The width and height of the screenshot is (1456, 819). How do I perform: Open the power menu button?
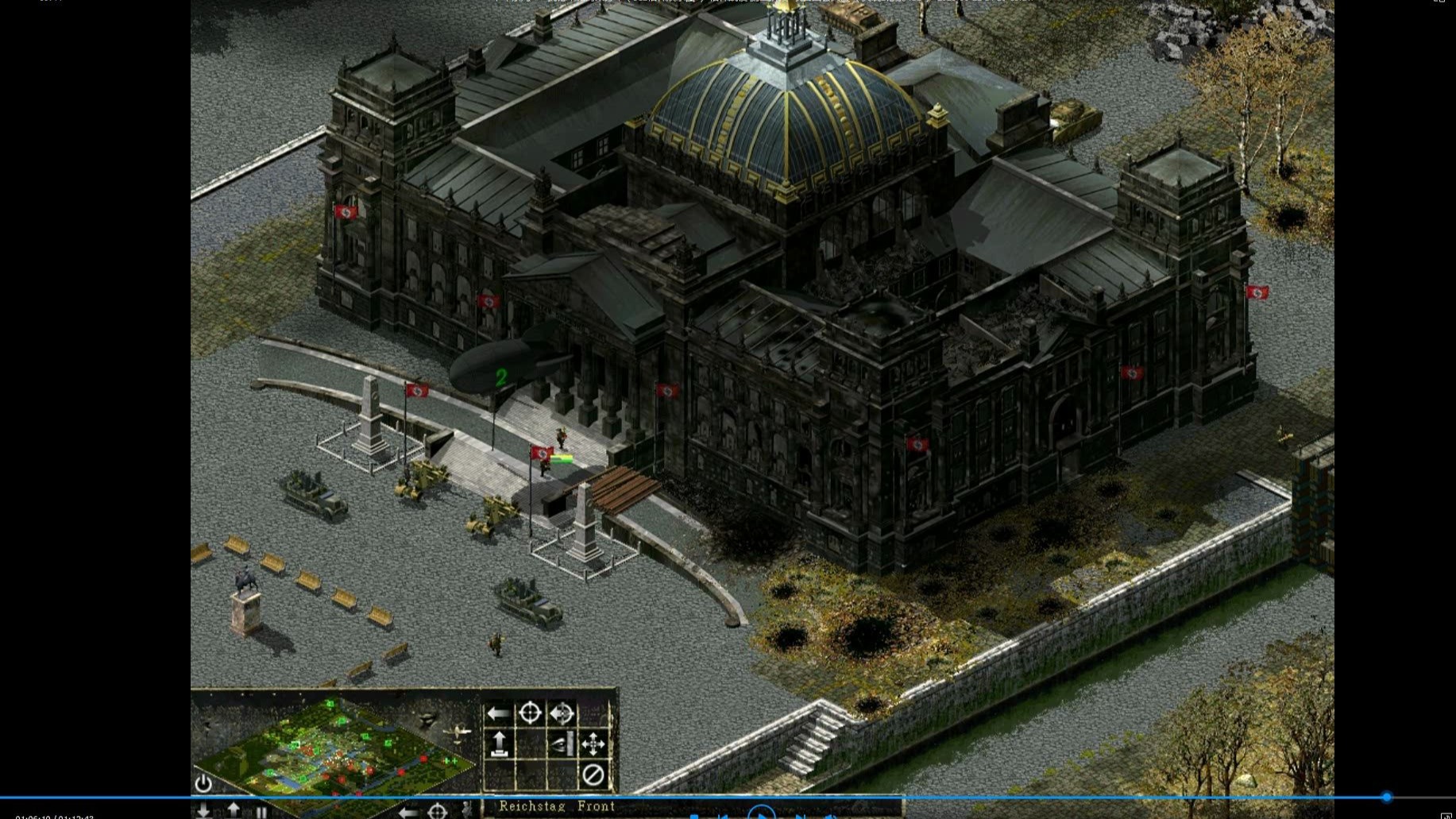coord(203,783)
